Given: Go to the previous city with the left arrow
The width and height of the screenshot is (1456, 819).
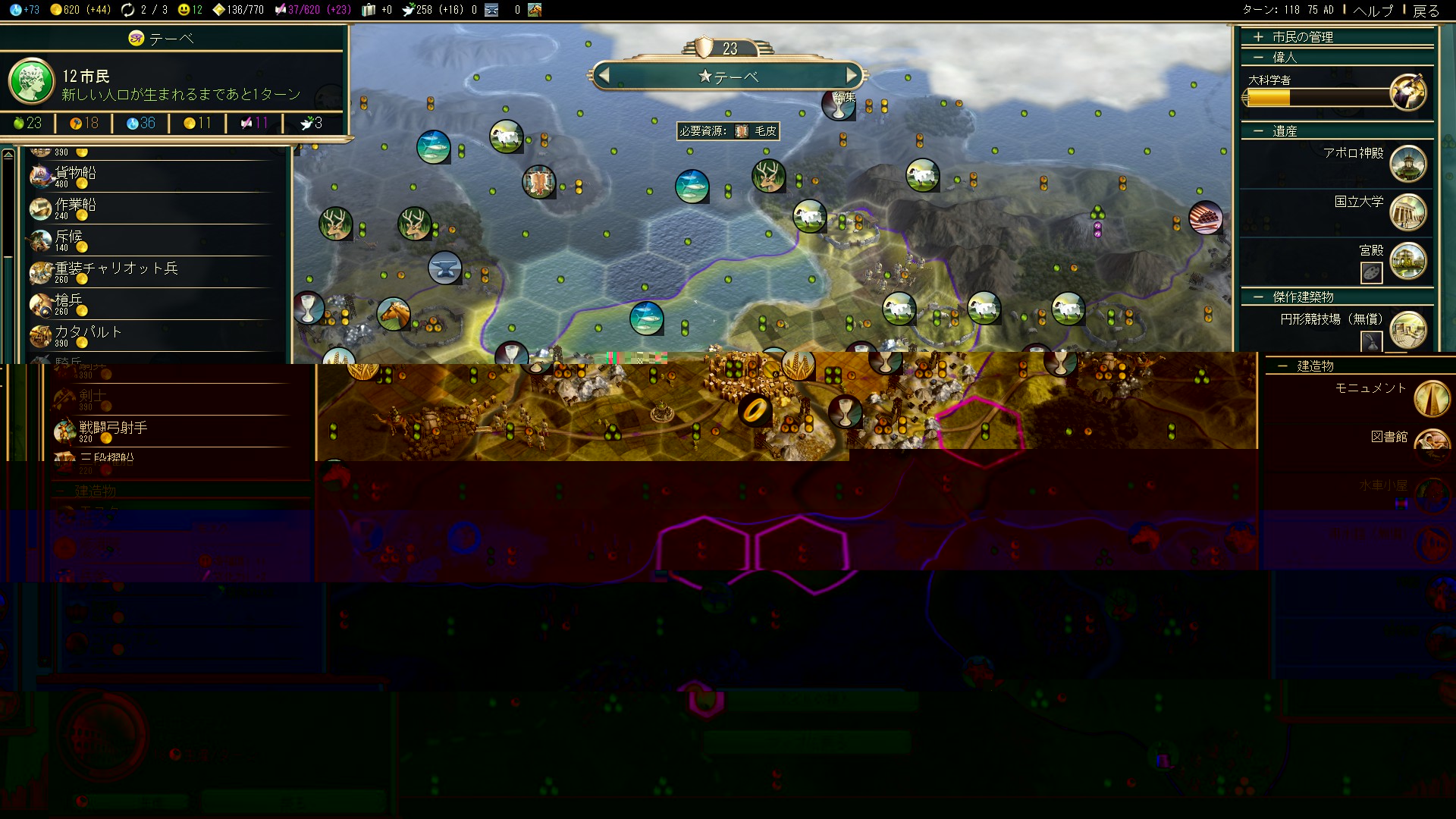Looking at the screenshot, I should (x=604, y=75).
